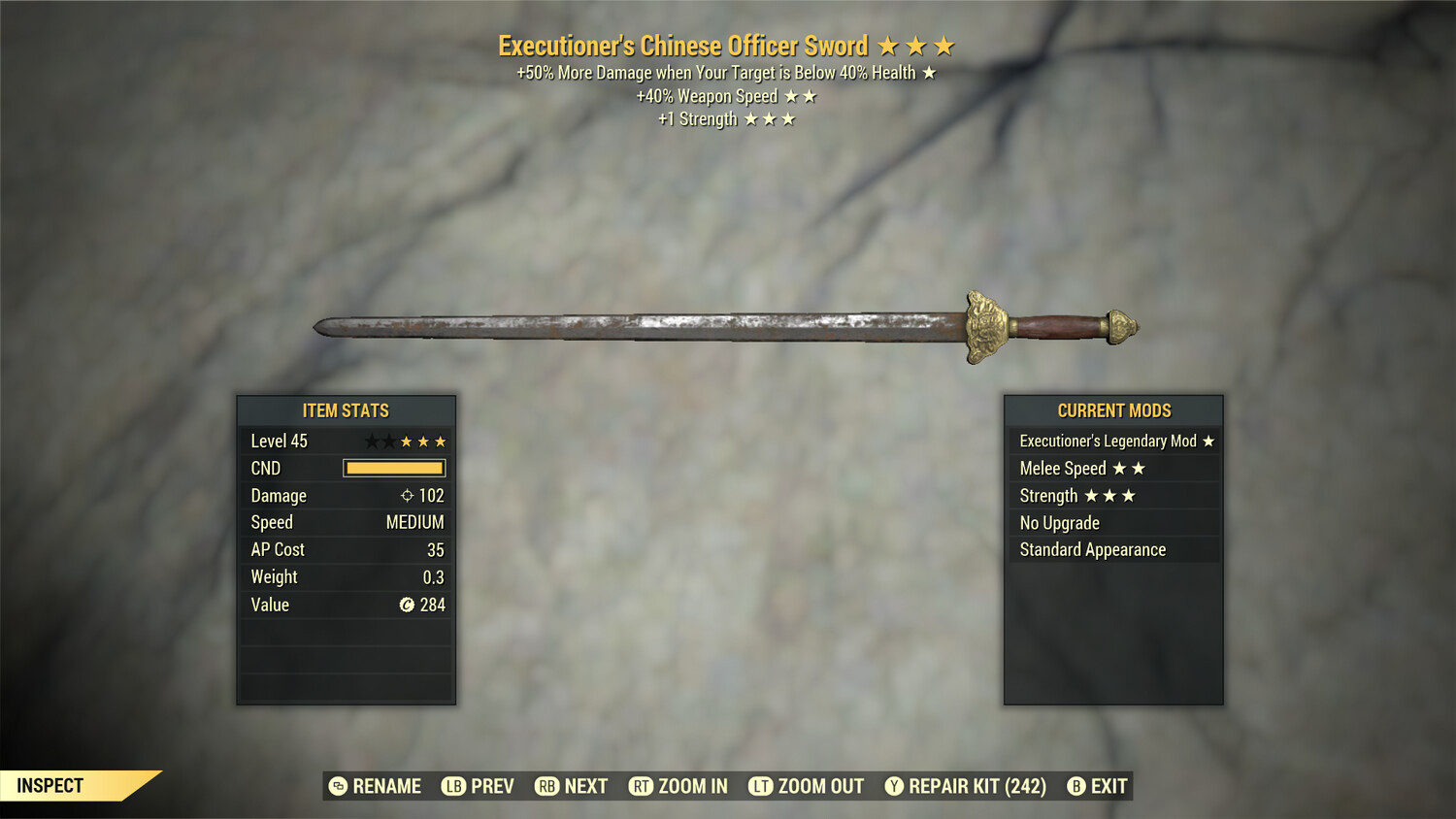1456x819 pixels.
Task: Click the B Exit button prompt icon
Action: click(1075, 786)
